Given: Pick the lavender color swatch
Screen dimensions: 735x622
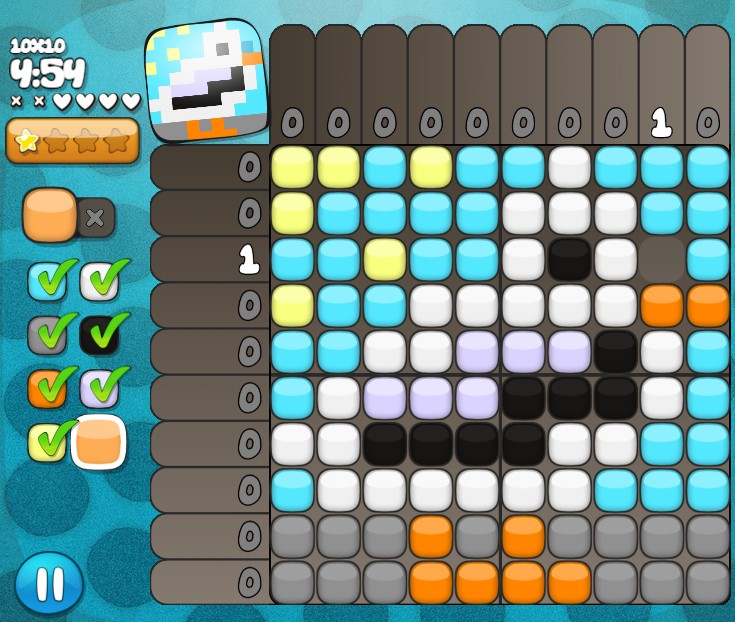Looking at the screenshot, I should pyautogui.click(x=100, y=388).
